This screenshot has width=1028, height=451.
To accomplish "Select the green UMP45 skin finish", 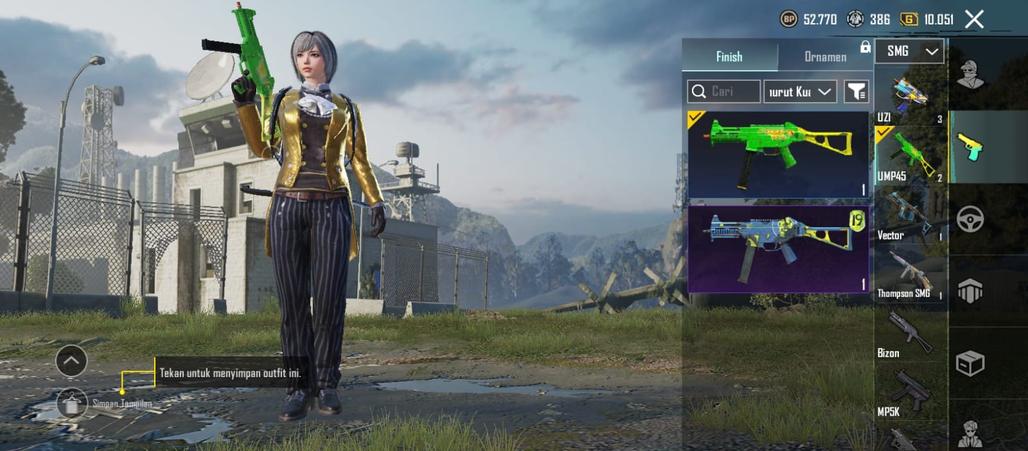I will click(778, 154).
